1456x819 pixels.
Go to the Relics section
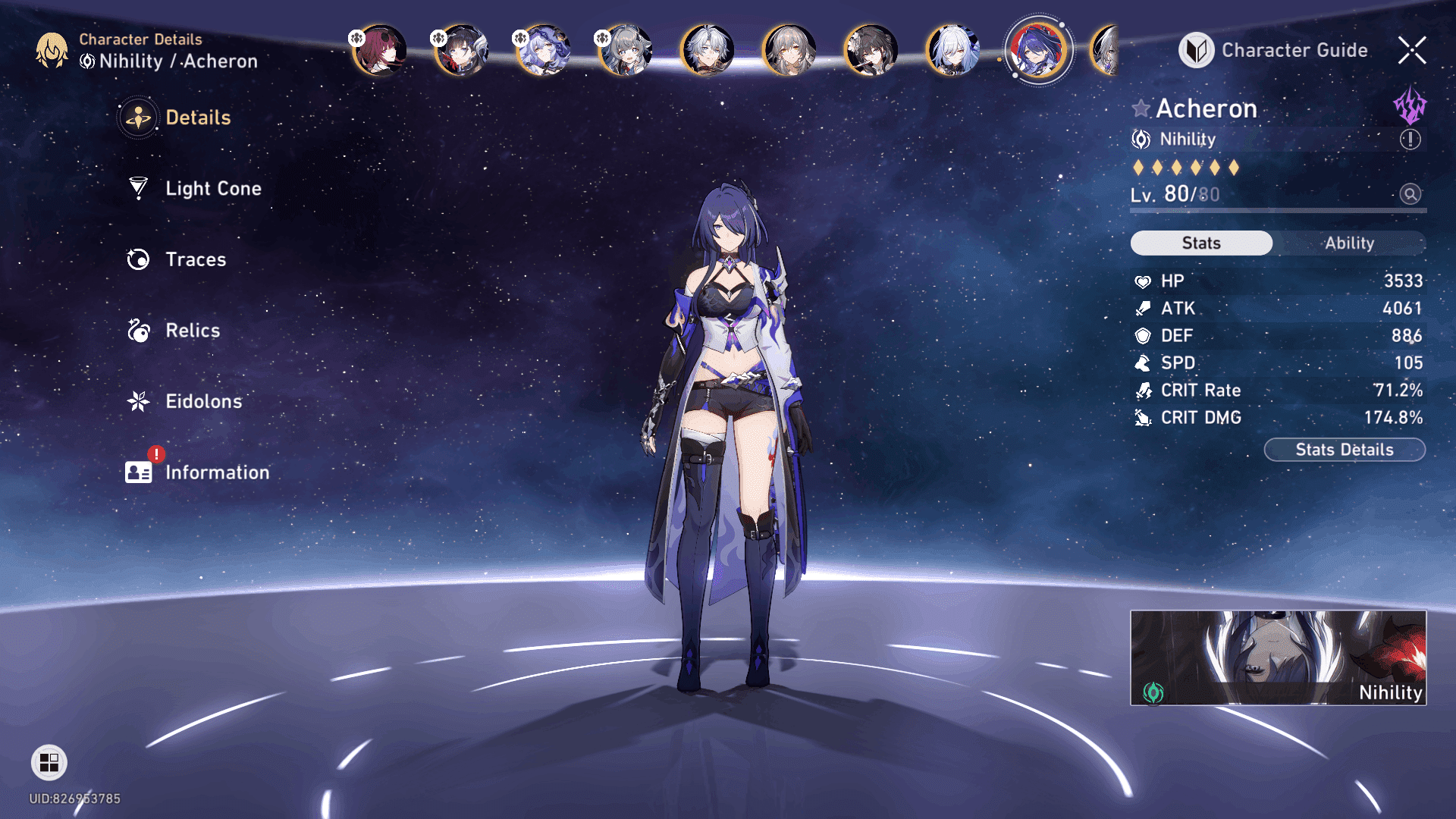192,331
